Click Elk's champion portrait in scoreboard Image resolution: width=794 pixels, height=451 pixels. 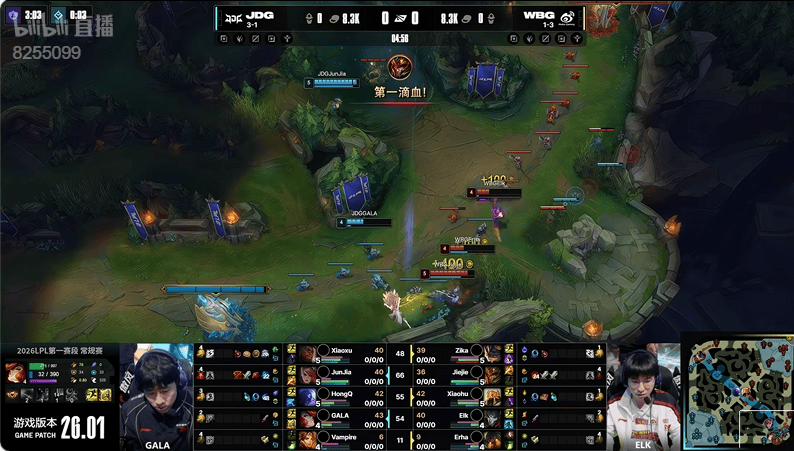(491, 416)
